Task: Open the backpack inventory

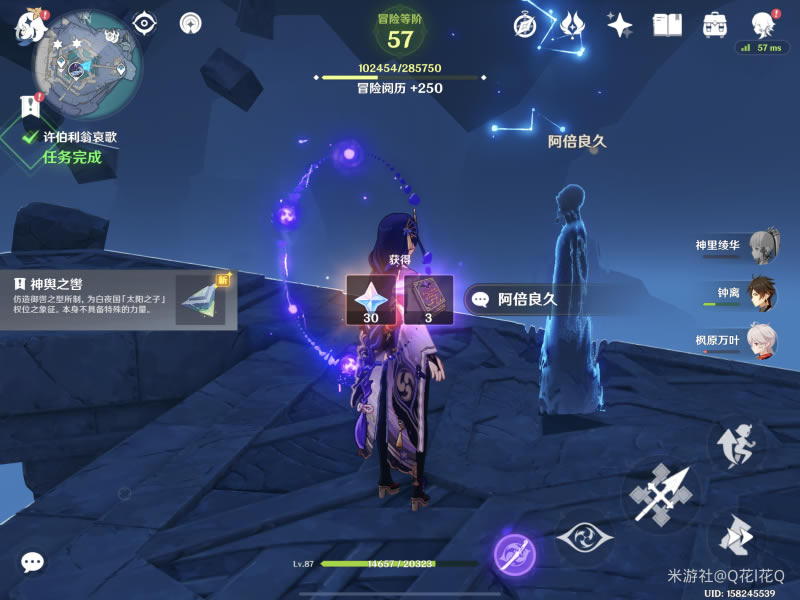Action: (715, 24)
